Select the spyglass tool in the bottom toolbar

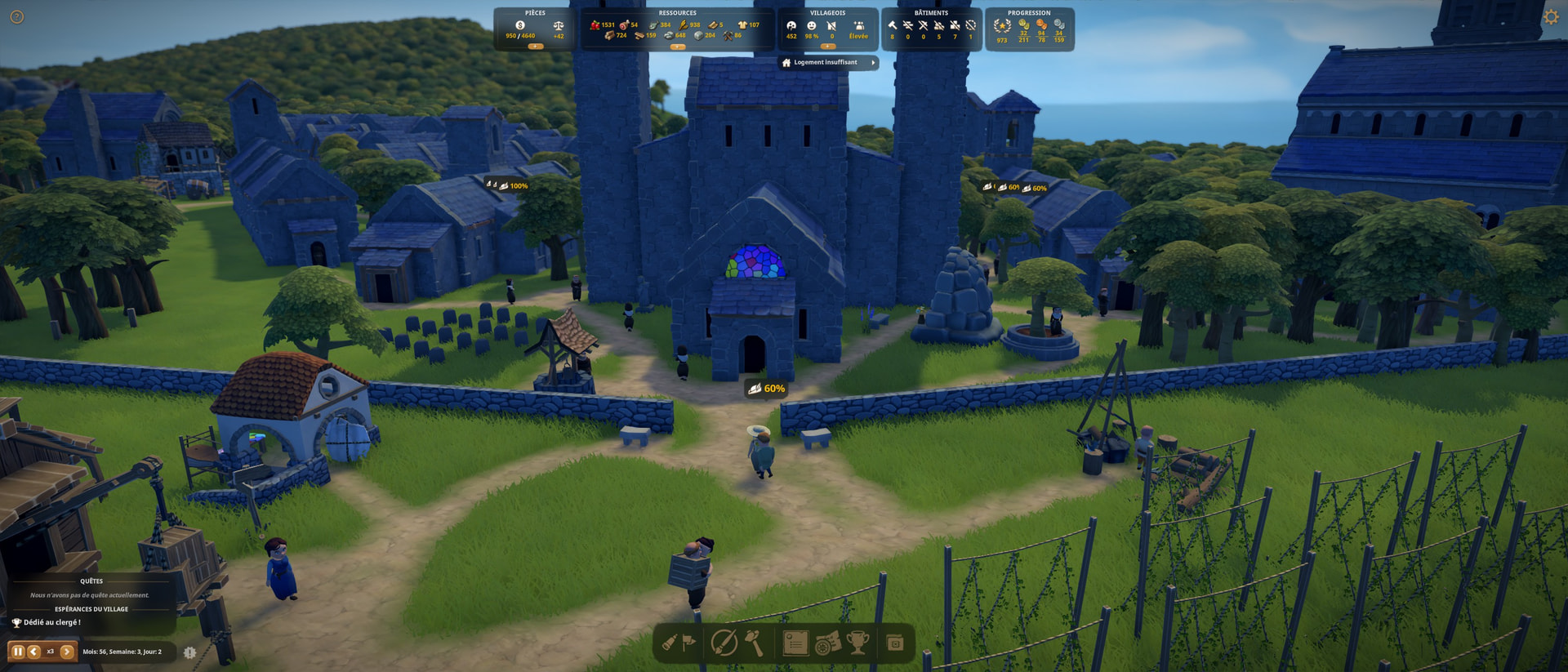[670, 643]
